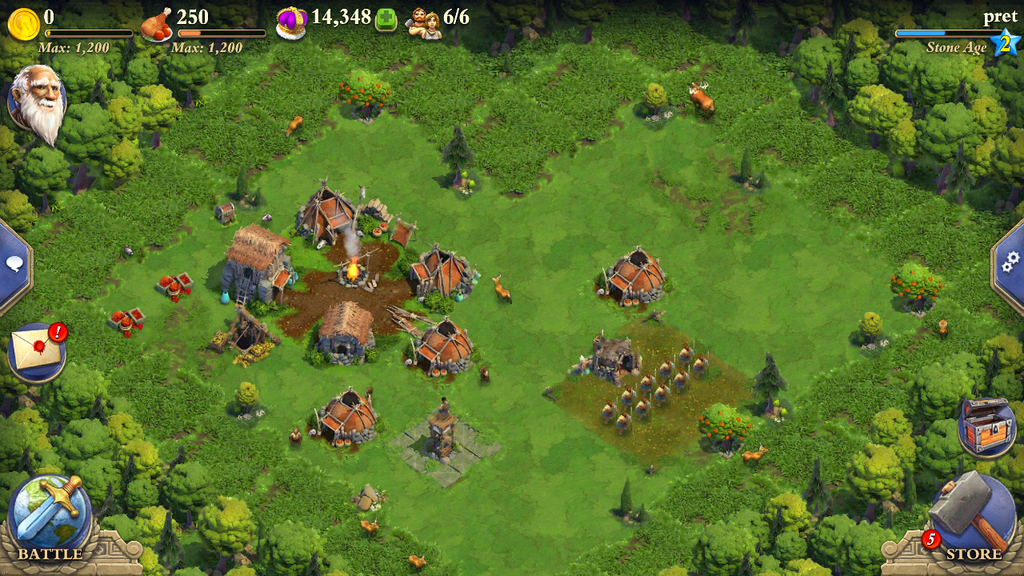Open the treasure chest icon
The width and height of the screenshot is (1024, 576).
pyautogui.click(x=986, y=427)
